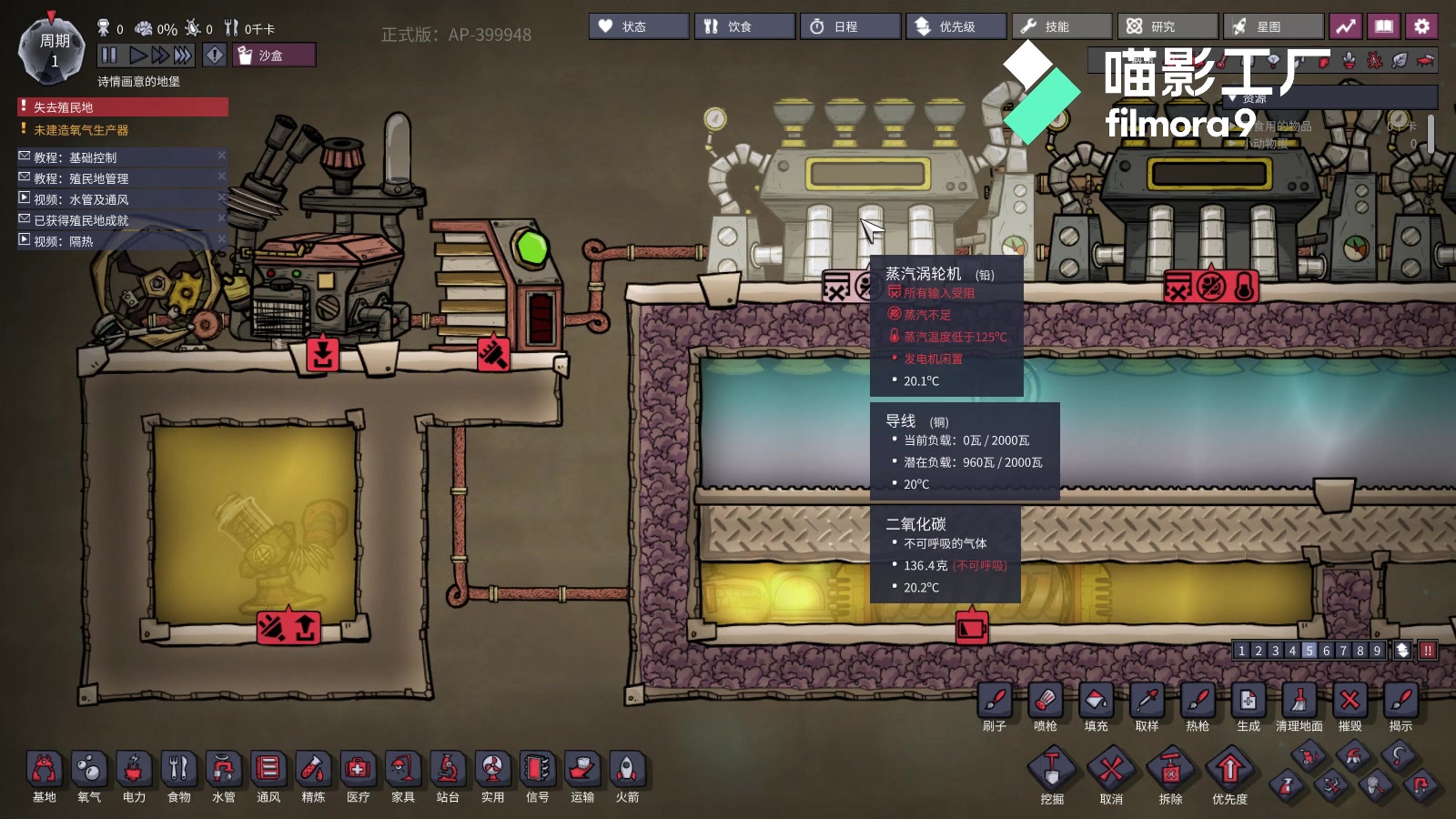
Task: Open the 技能 skills panel
Action: click(1061, 26)
